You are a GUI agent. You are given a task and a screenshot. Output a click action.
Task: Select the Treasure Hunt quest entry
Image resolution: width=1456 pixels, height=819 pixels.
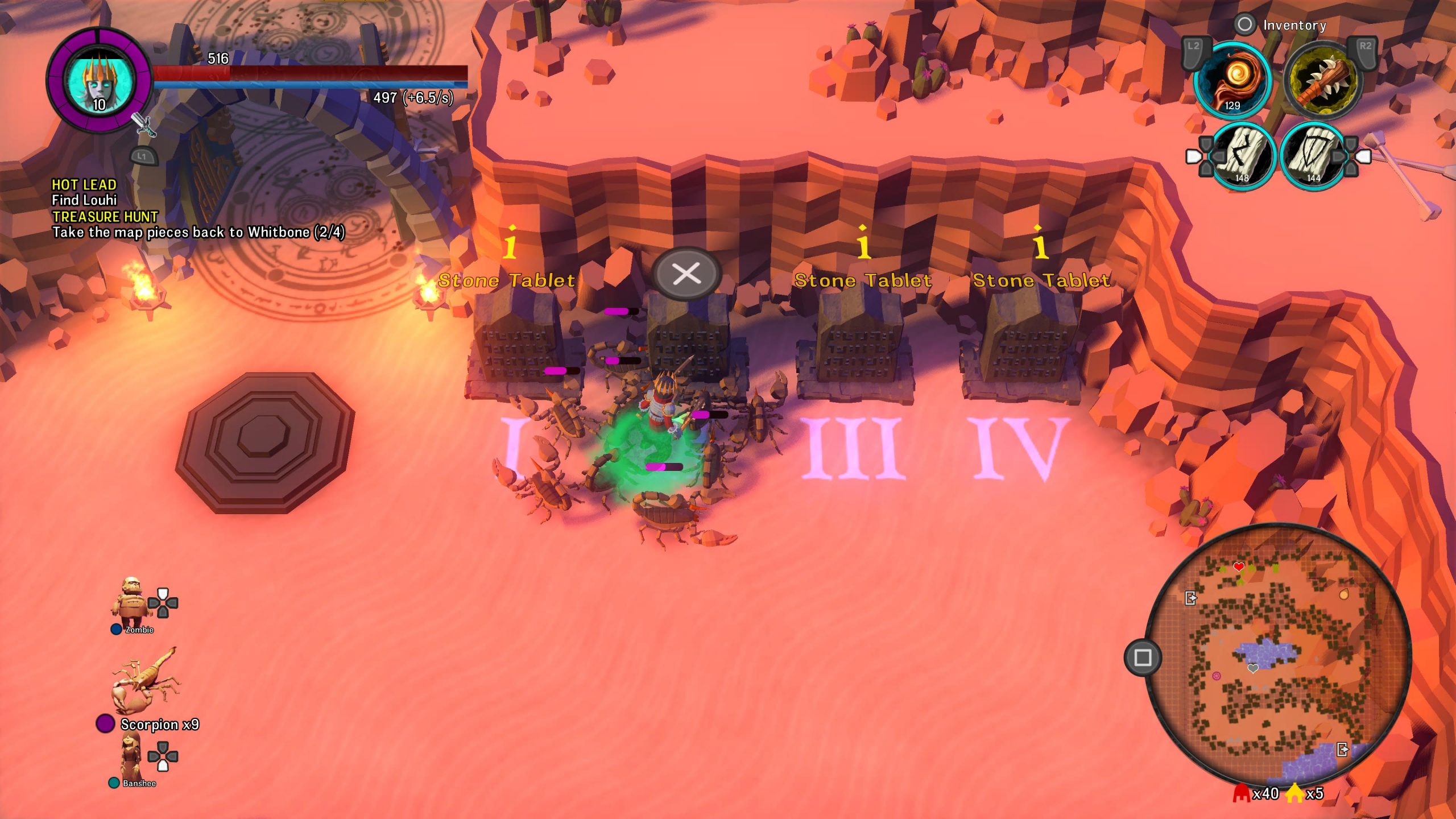click(x=105, y=217)
